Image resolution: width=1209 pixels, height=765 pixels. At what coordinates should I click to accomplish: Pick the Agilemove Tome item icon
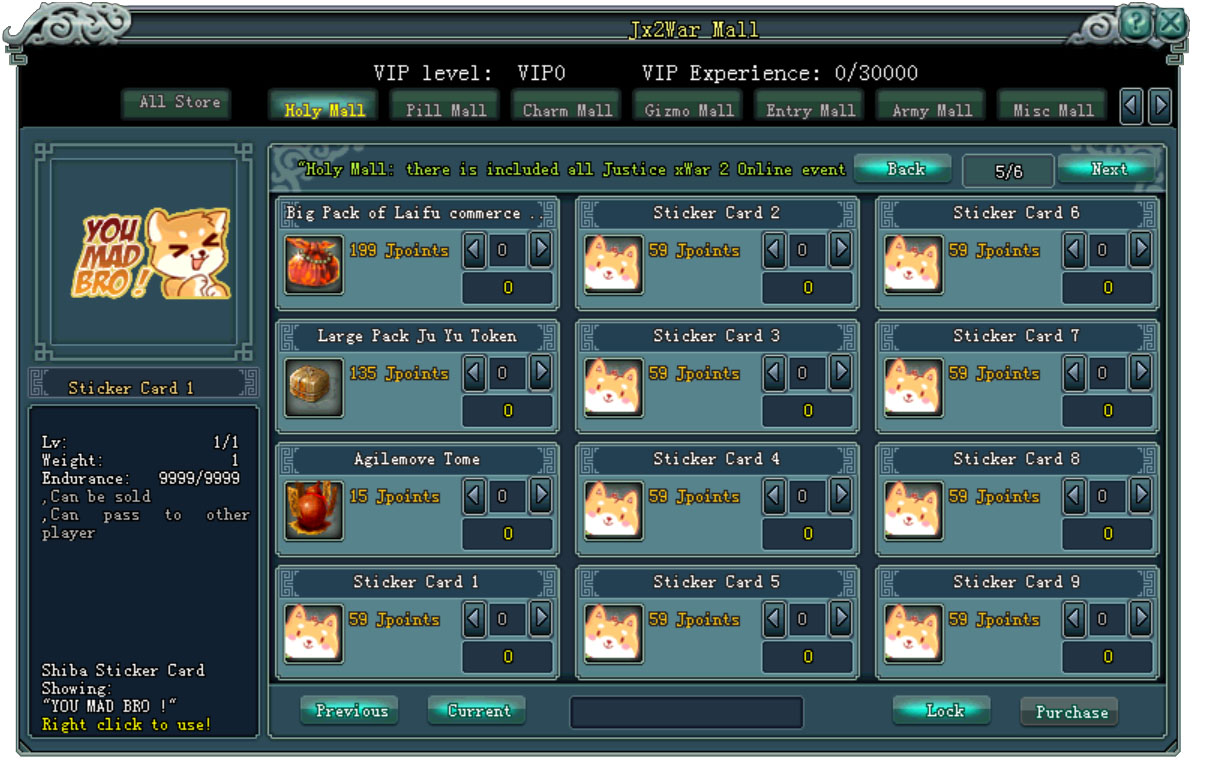click(x=314, y=511)
